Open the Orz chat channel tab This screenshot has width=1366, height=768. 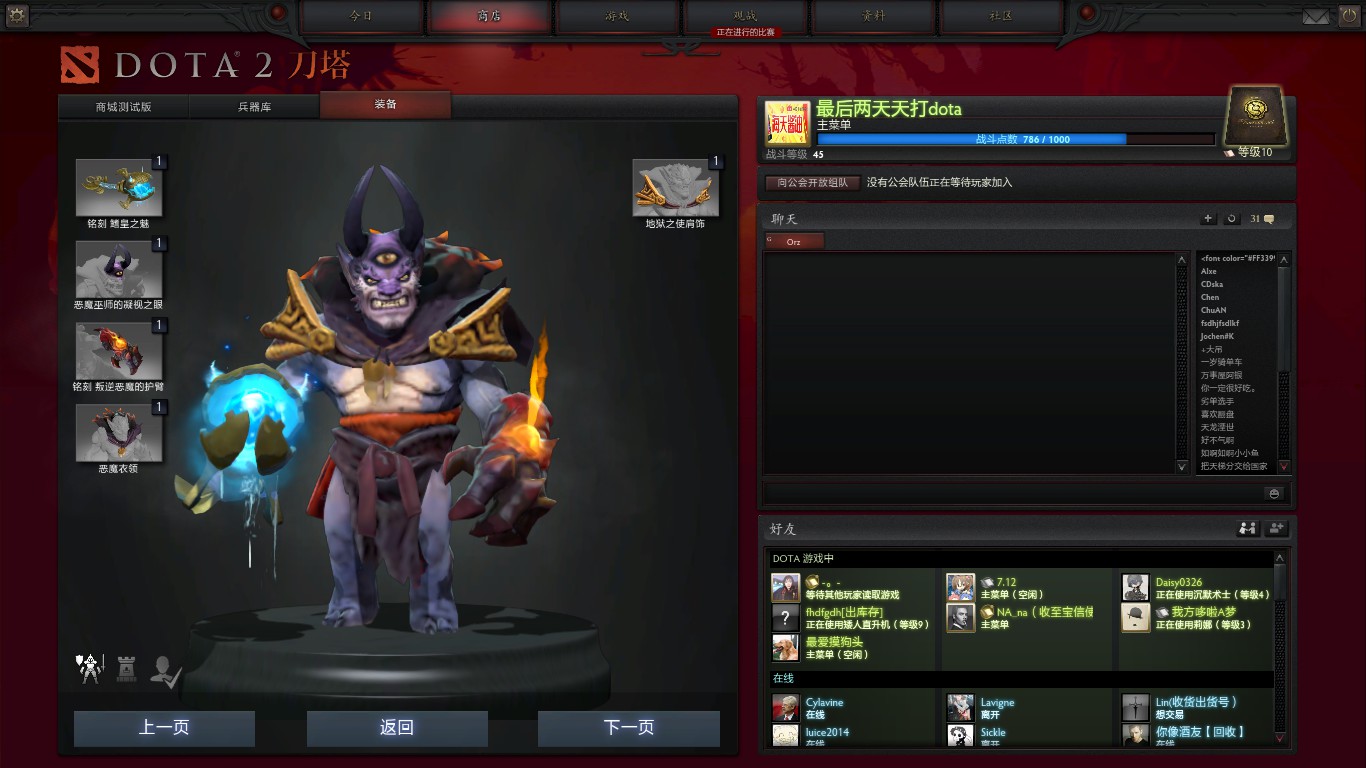(x=794, y=241)
